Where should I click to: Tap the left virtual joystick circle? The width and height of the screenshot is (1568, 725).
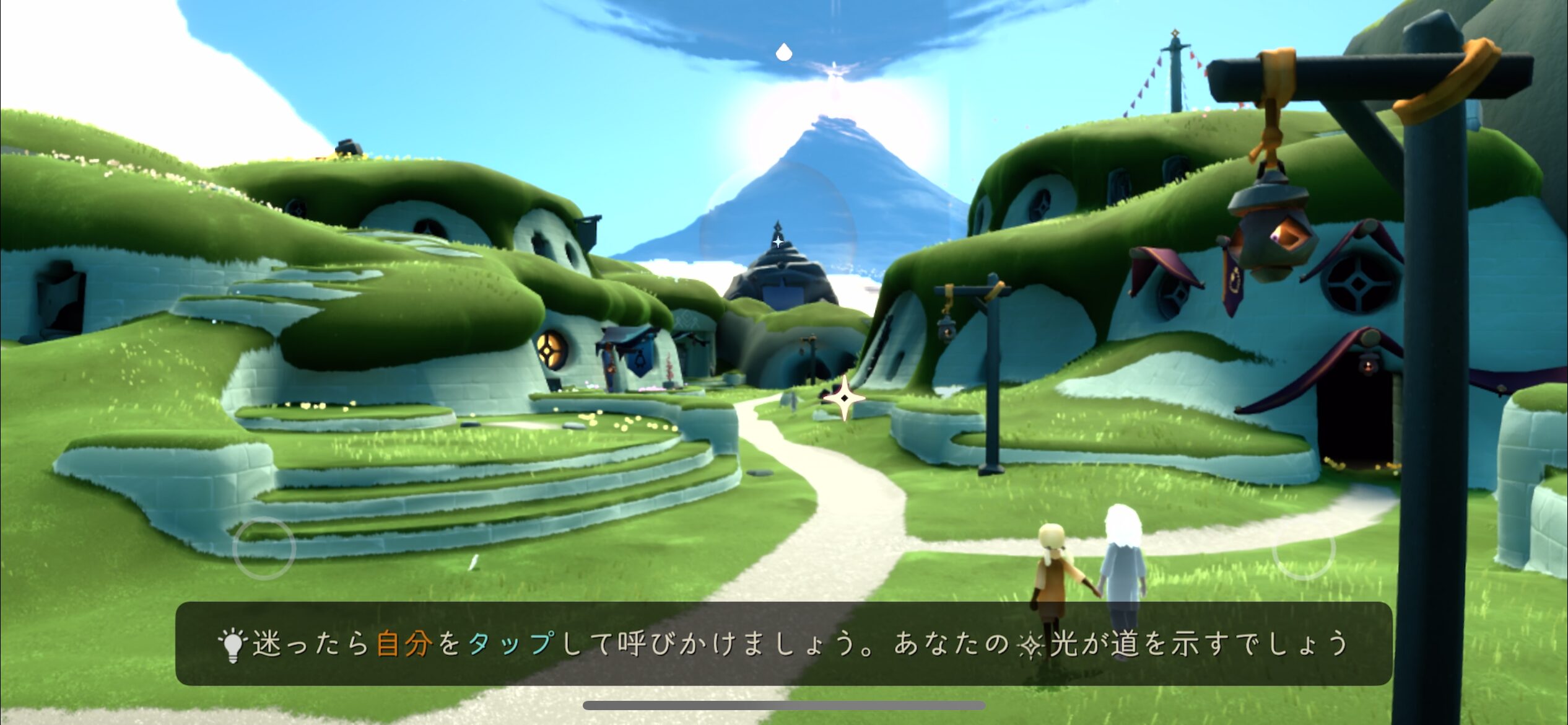[x=264, y=548]
